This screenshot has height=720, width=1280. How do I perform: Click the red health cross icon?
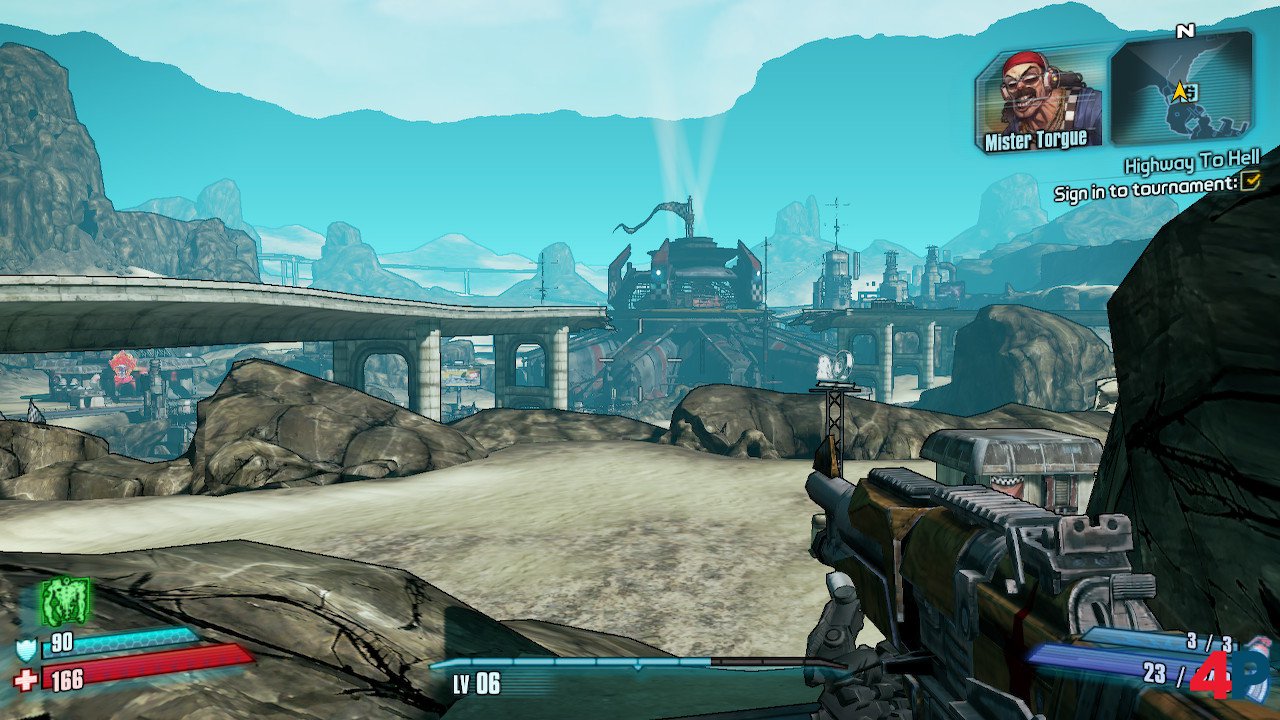[25, 681]
